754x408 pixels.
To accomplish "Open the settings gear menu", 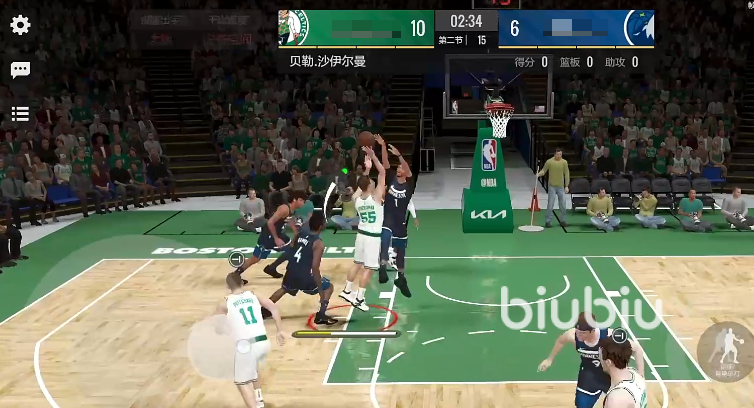I will (20, 25).
